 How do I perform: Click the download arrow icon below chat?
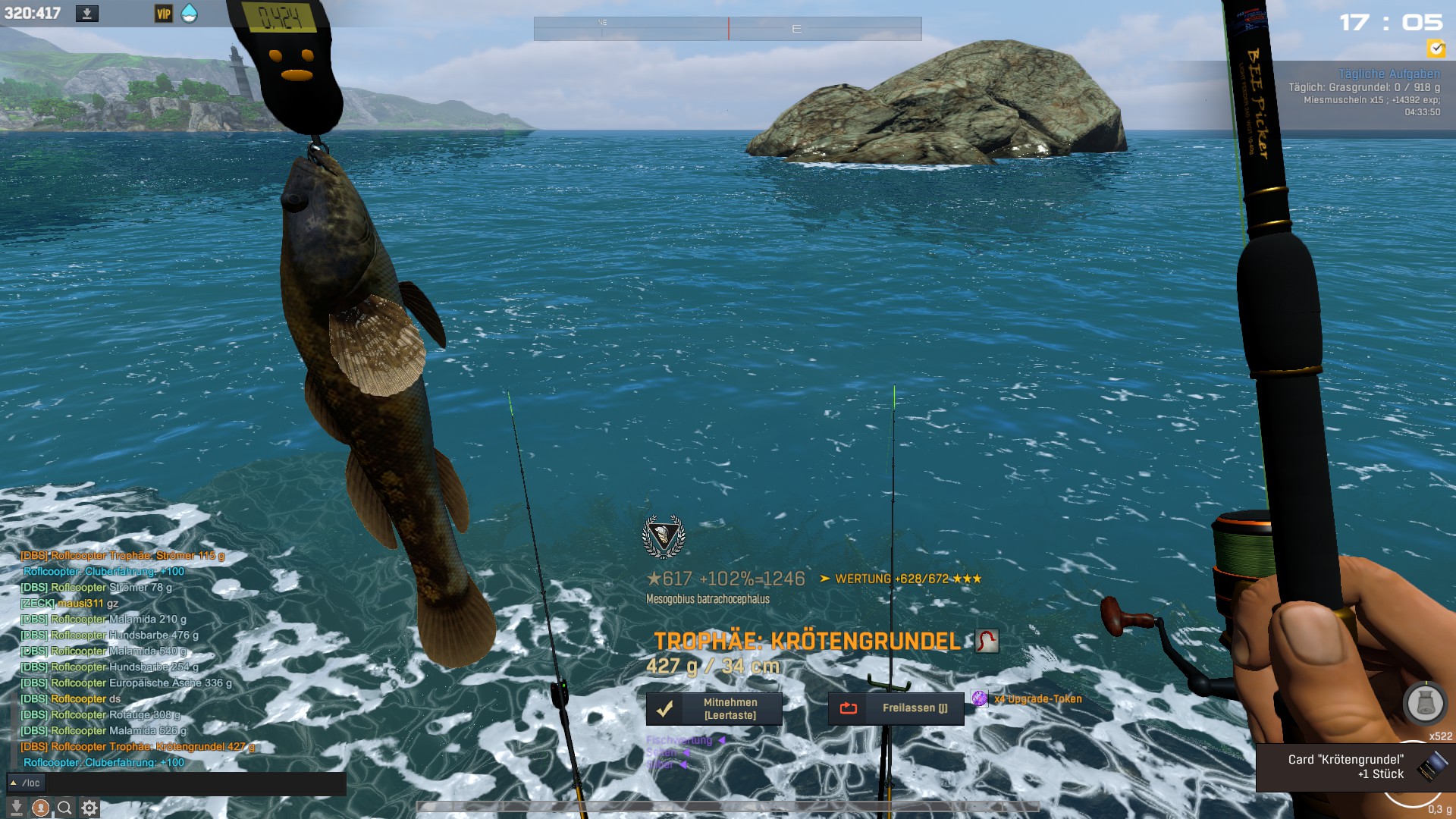[16, 808]
